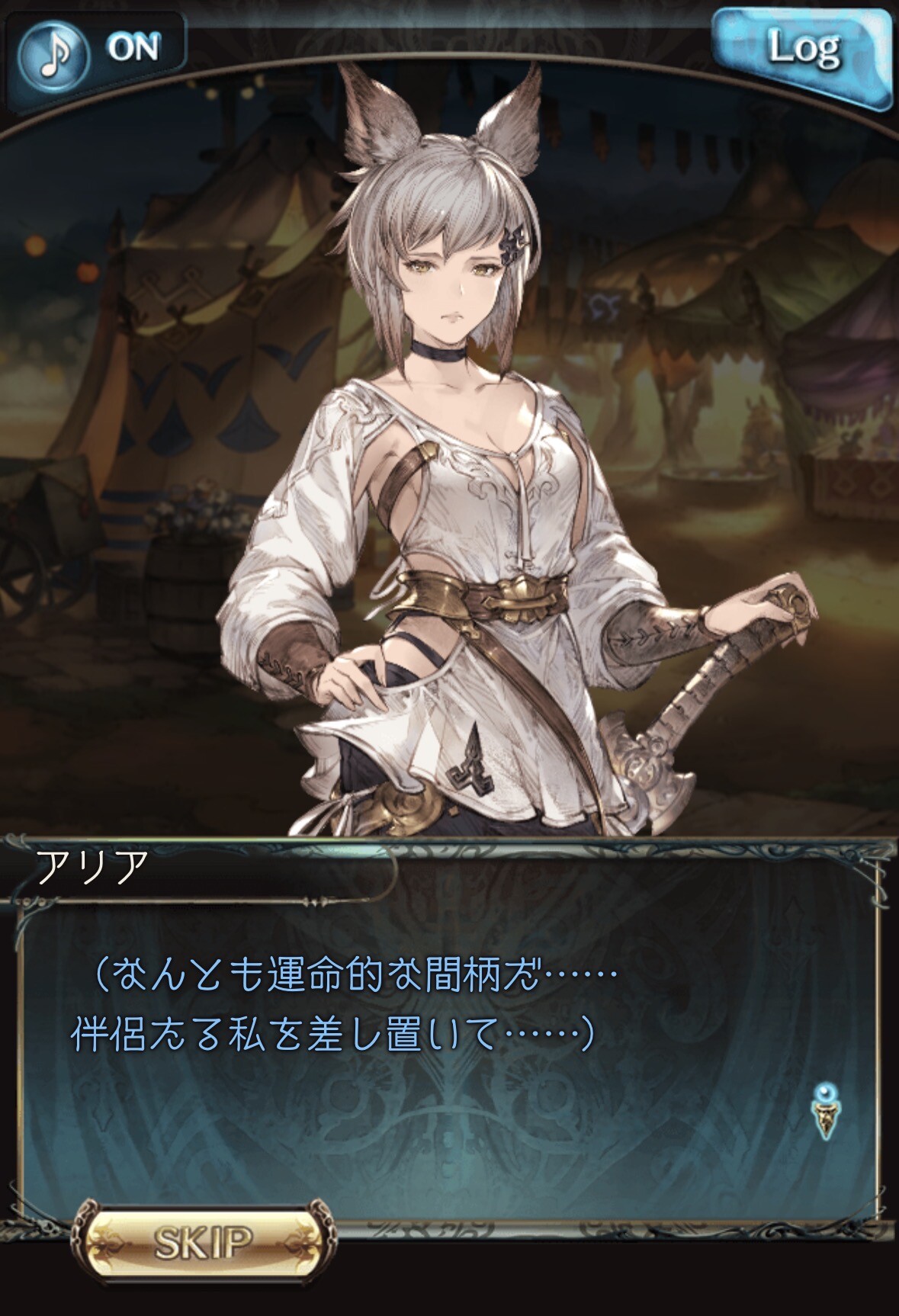Open the dialogue Log
Screen dimensions: 899x1316
pyautogui.click(x=802, y=52)
